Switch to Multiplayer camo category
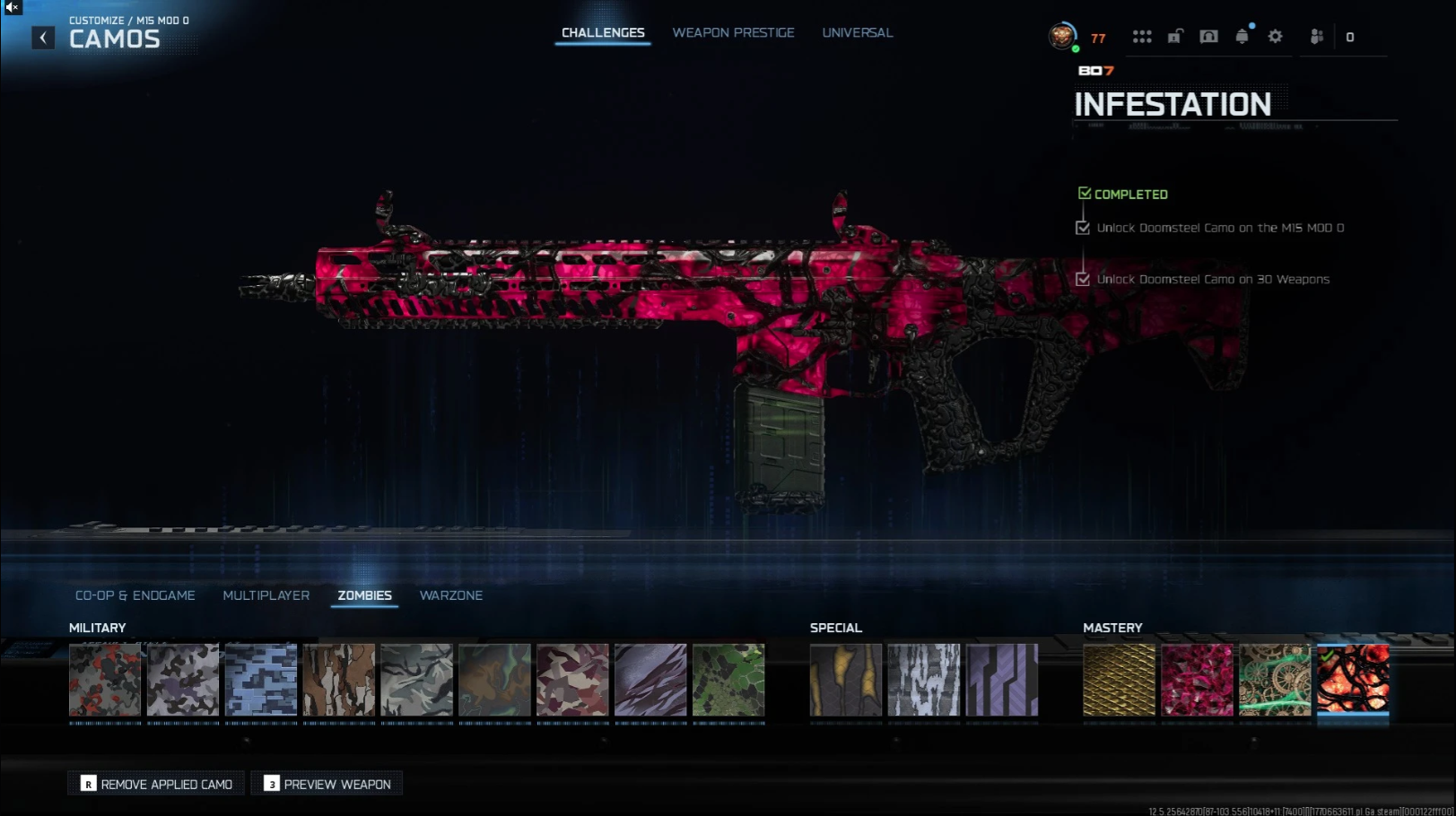The image size is (1456, 816). (x=266, y=595)
